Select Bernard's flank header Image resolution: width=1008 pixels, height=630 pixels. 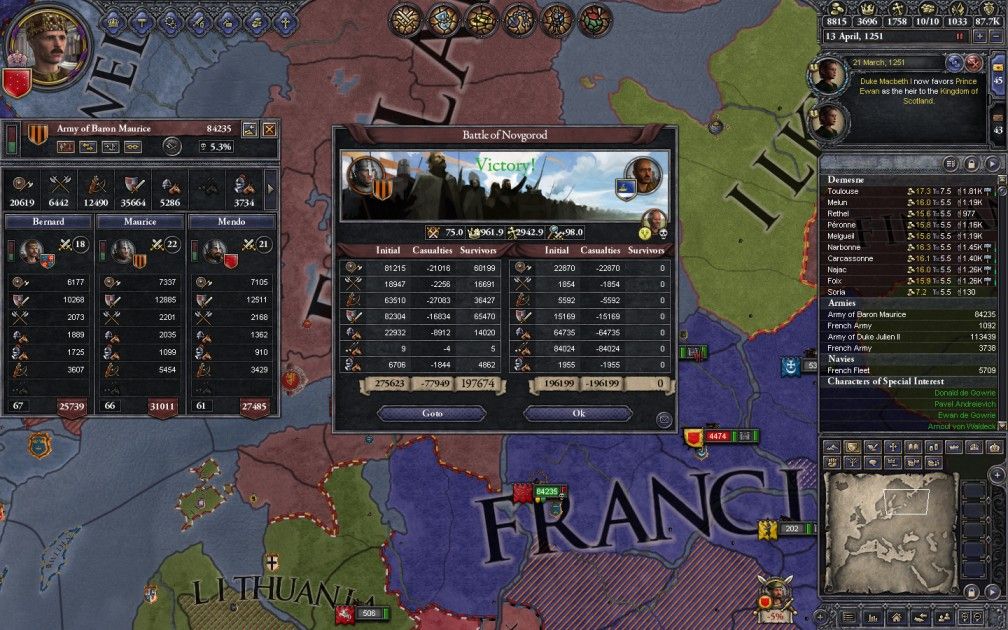click(48, 221)
